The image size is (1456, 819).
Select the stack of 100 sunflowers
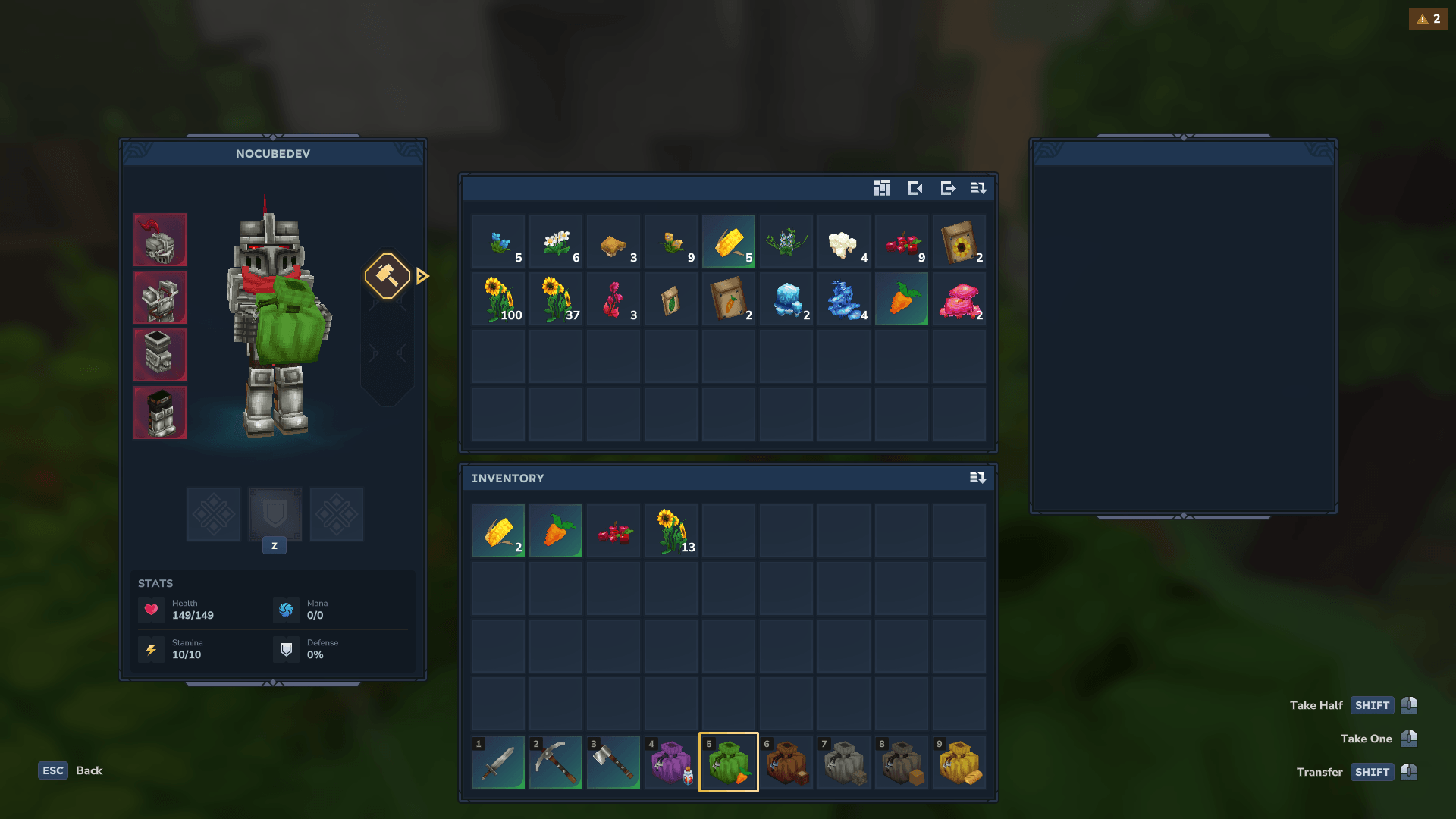tap(497, 299)
